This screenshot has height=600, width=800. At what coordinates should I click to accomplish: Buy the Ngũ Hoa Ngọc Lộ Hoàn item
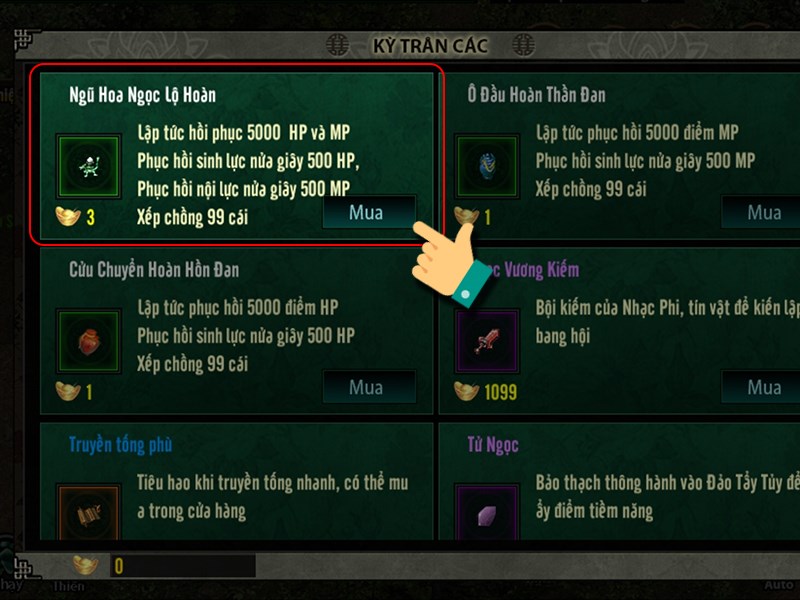[366, 213]
